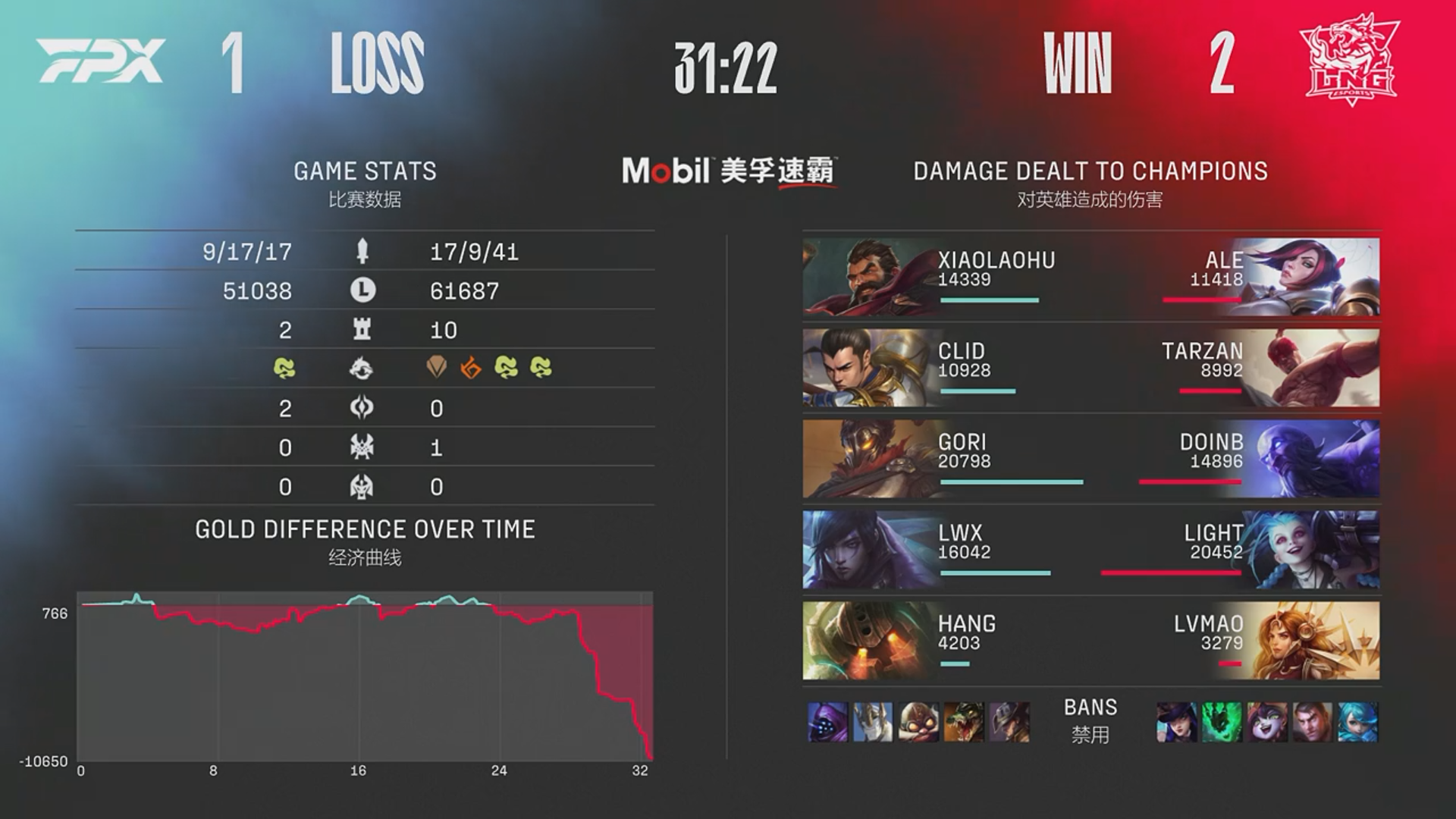Image resolution: width=1456 pixels, height=819 pixels.
Task: Open the DAMAGE DEALT TO CHAMPIONS tab
Action: [1090, 171]
